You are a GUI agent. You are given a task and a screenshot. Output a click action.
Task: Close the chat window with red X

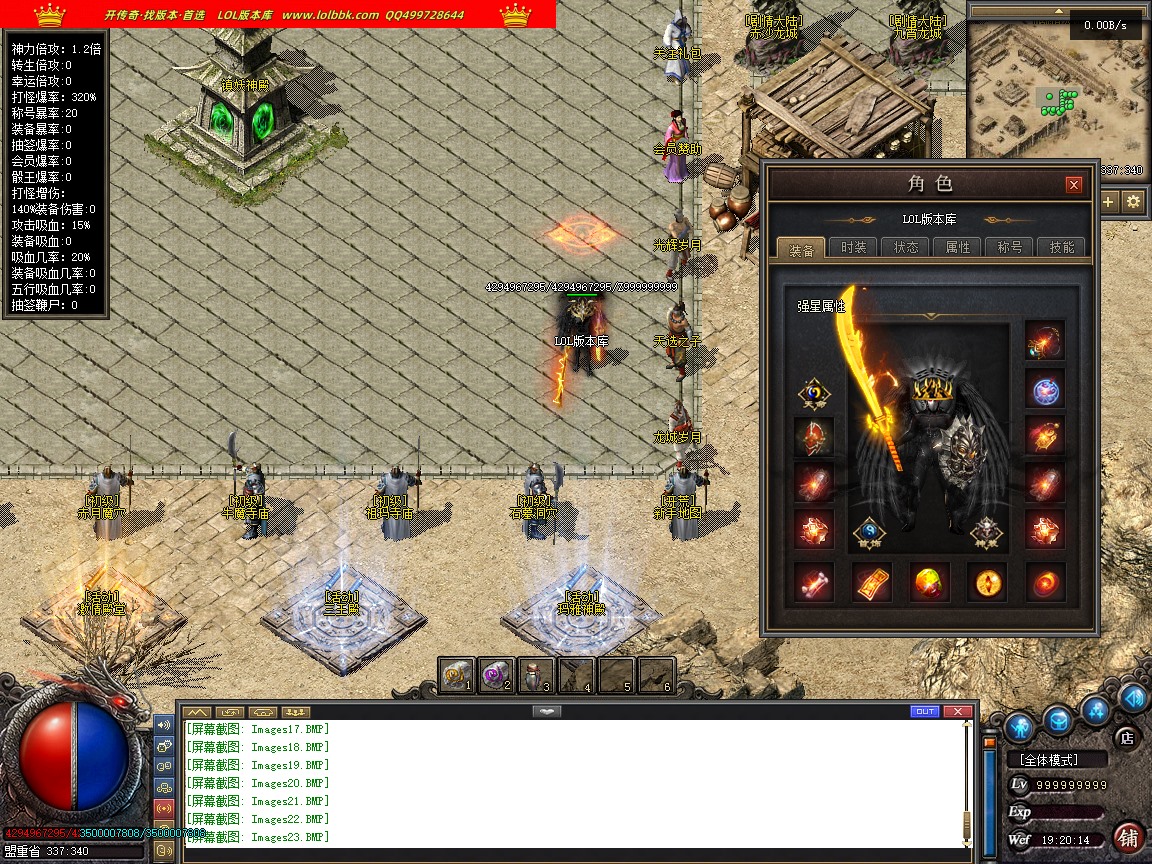958,711
